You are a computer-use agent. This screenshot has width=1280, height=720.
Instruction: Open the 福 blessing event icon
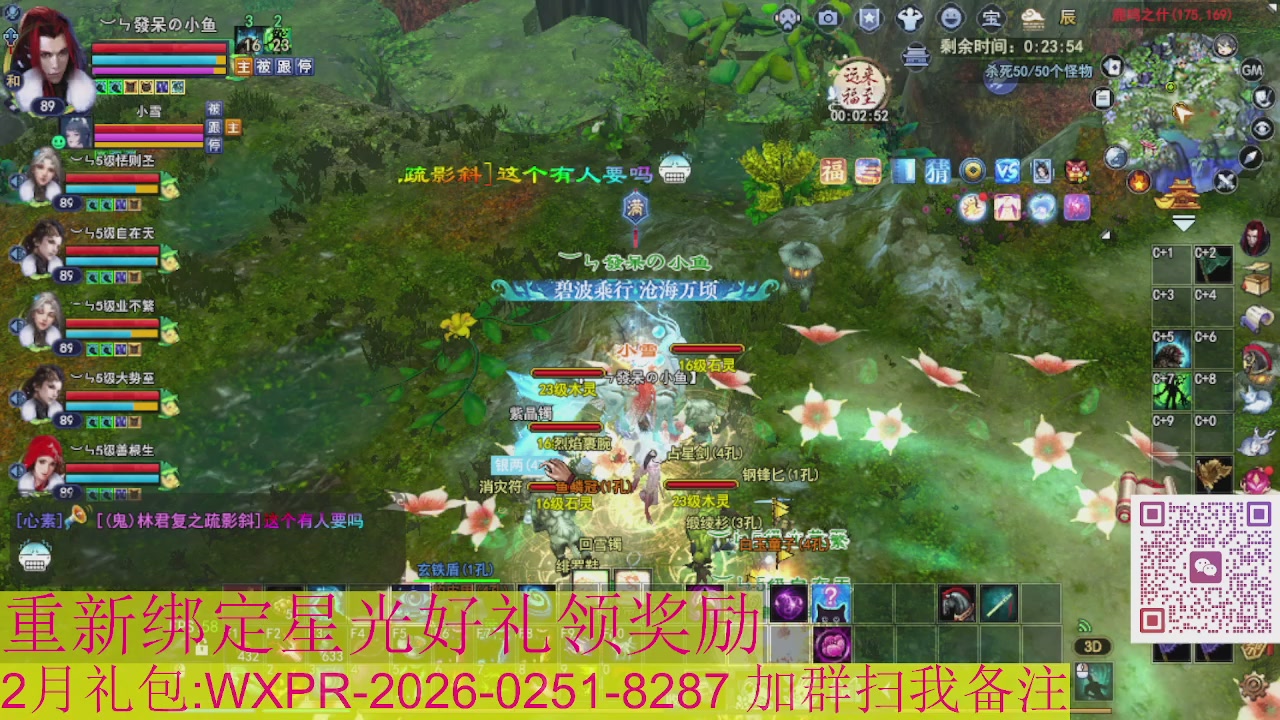[x=833, y=171]
